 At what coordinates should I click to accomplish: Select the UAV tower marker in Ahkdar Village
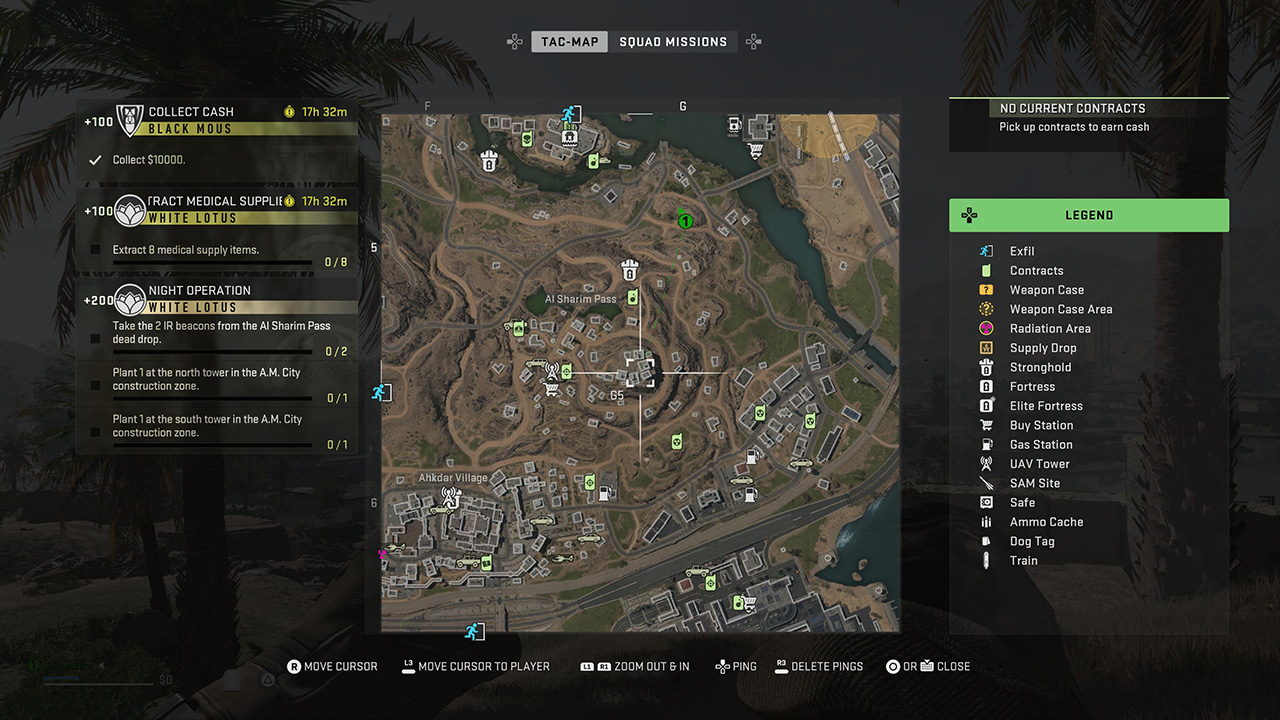[451, 495]
